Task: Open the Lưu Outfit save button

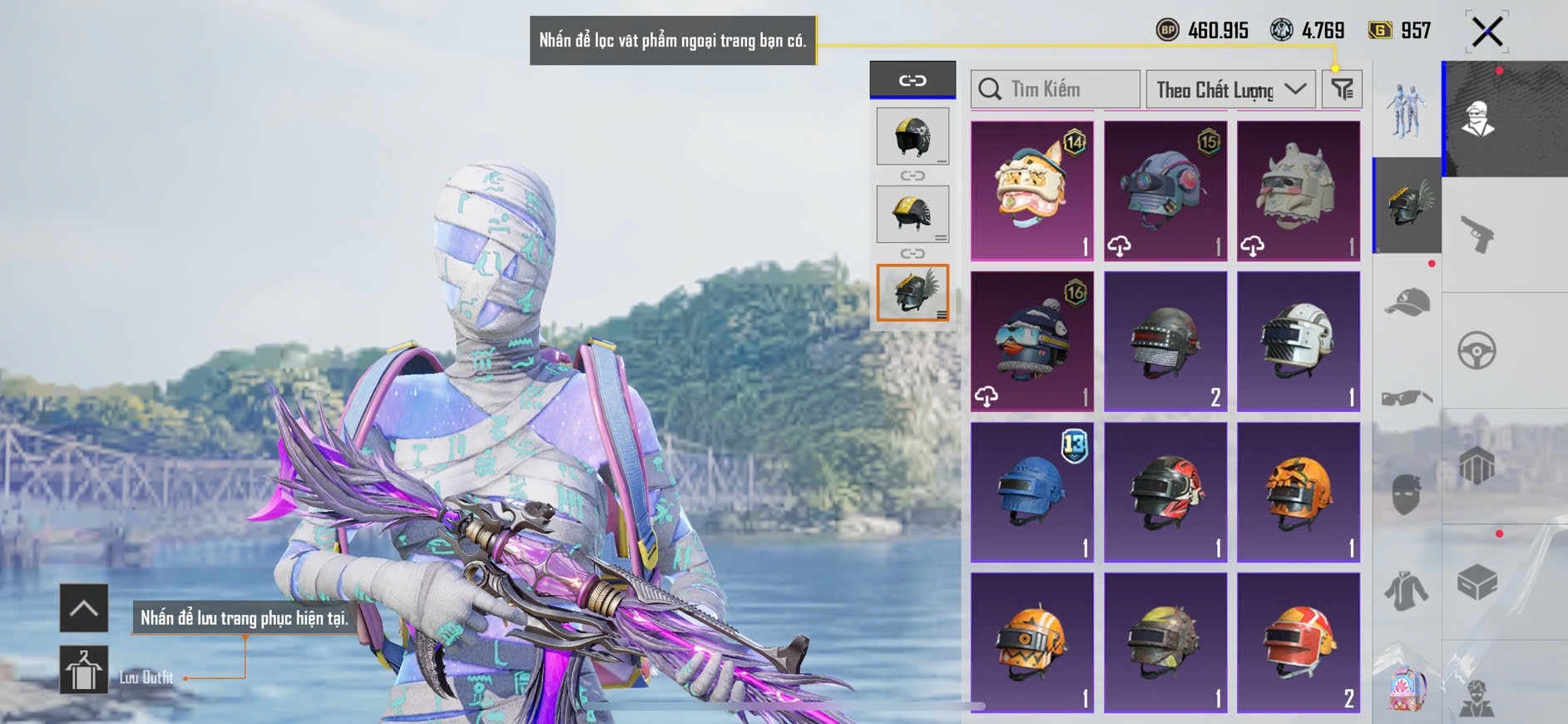Action: click(84, 670)
